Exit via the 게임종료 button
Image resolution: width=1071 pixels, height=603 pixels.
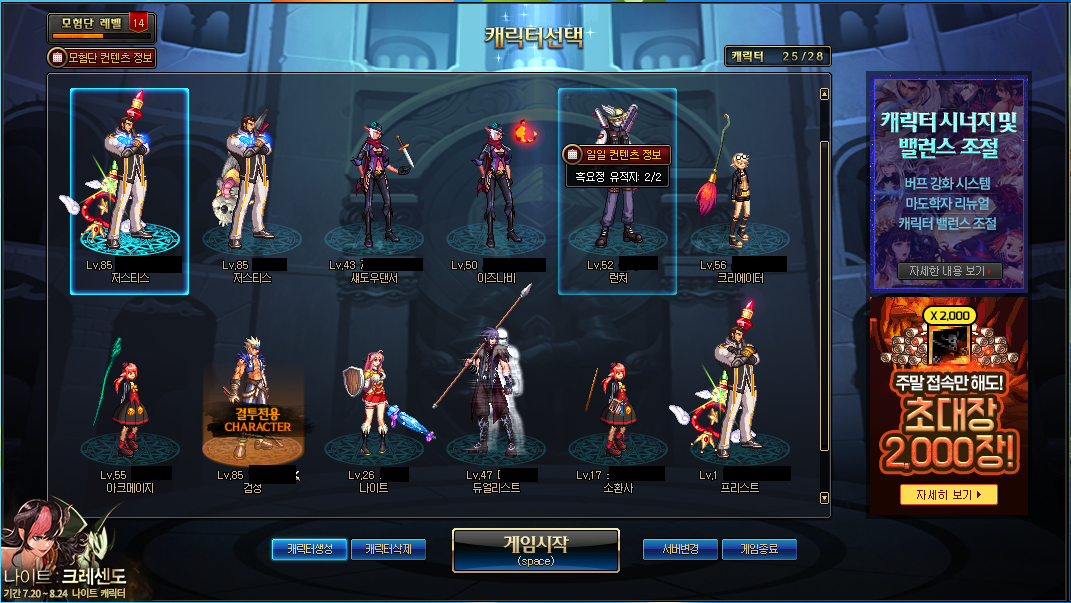[759, 549]
